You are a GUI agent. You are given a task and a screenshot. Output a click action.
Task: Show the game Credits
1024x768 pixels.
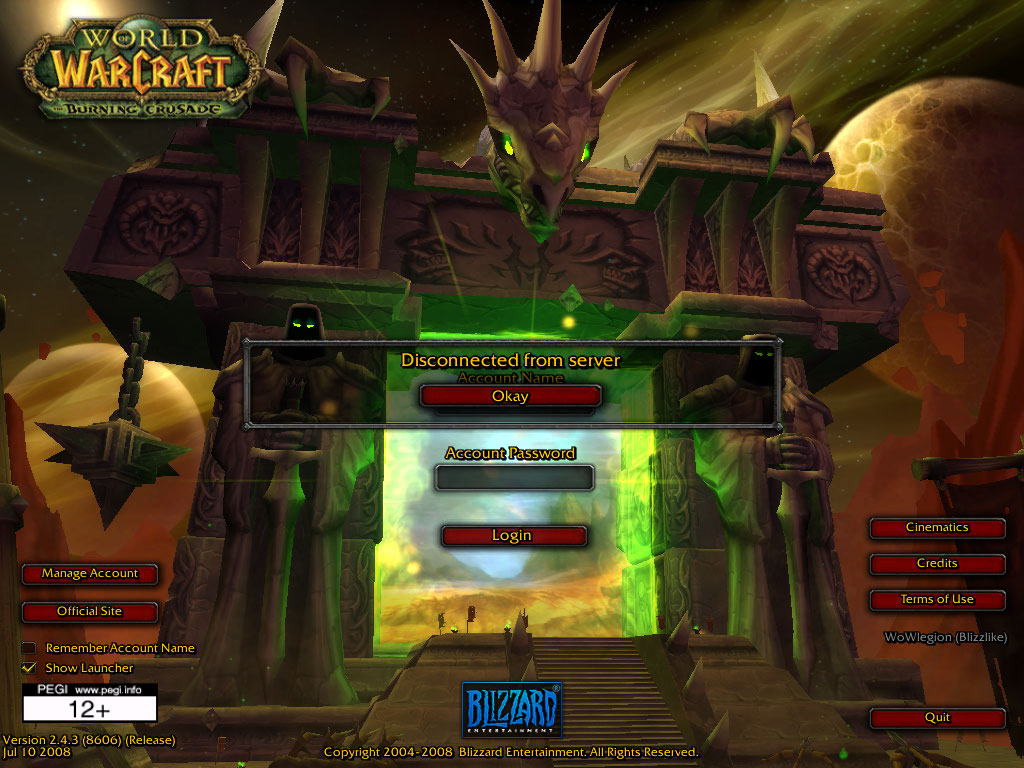point(937,564)
